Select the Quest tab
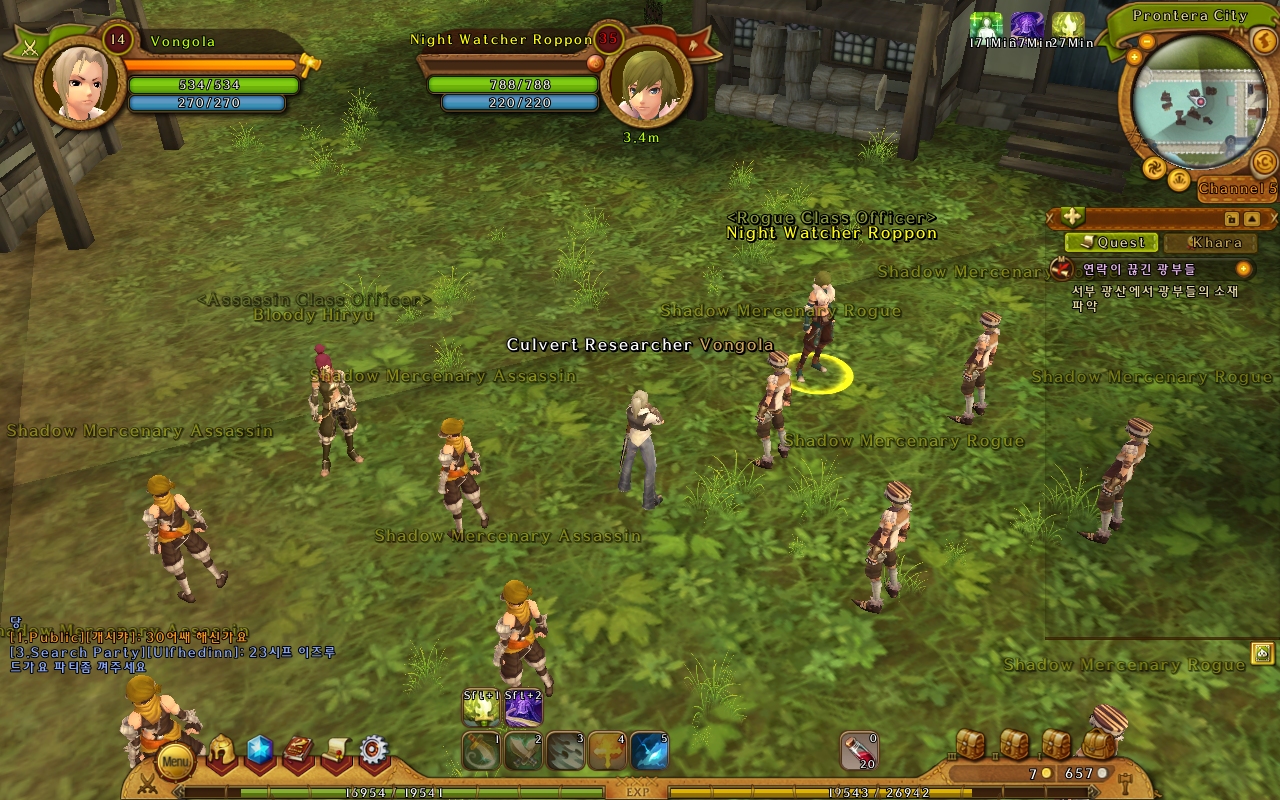This screenshot has height=800, width=1280. click(1112, 242)
